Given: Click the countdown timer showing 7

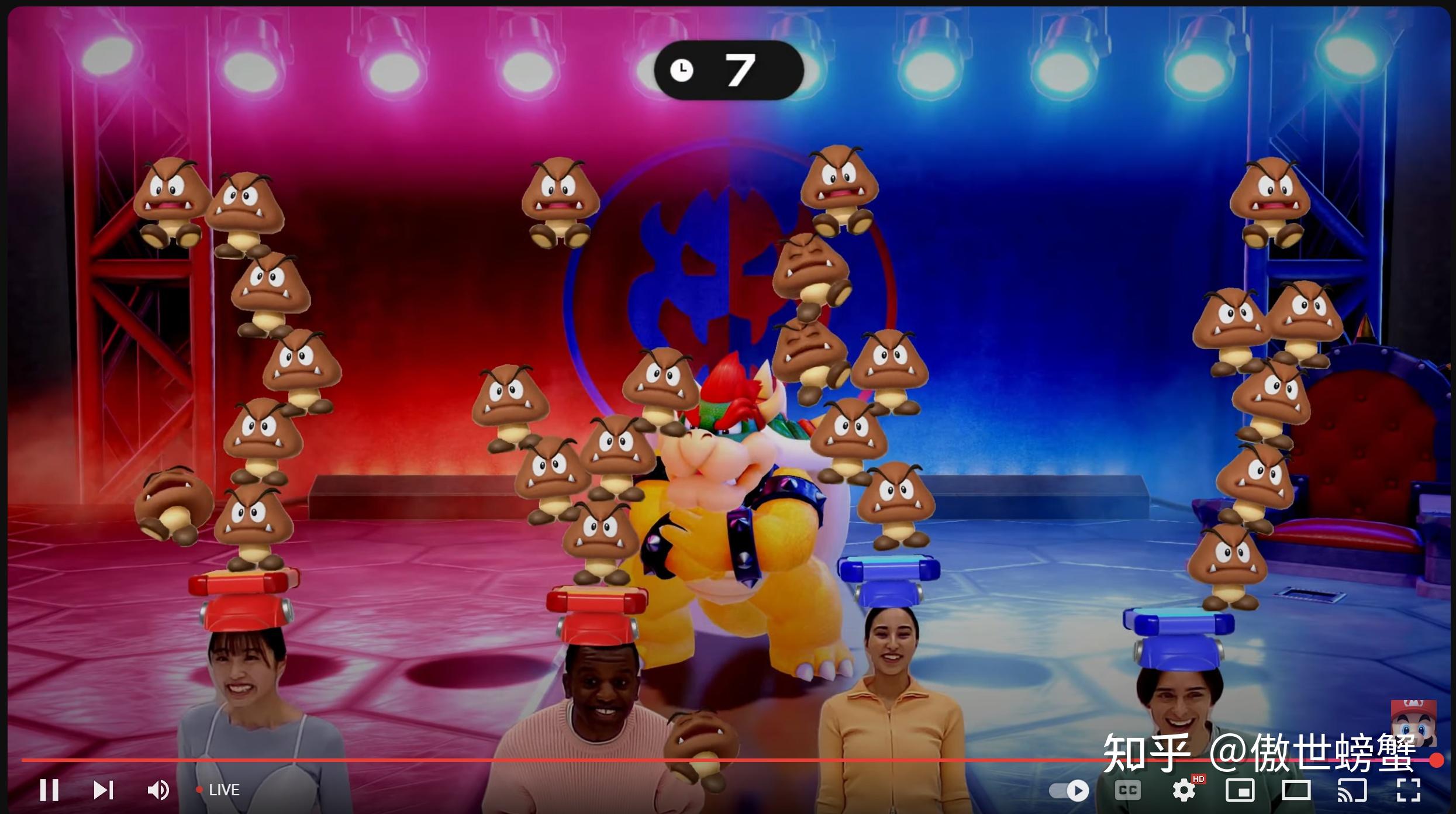Looking at the screenshot, I should pyautogui.click(x=728, y=69).
